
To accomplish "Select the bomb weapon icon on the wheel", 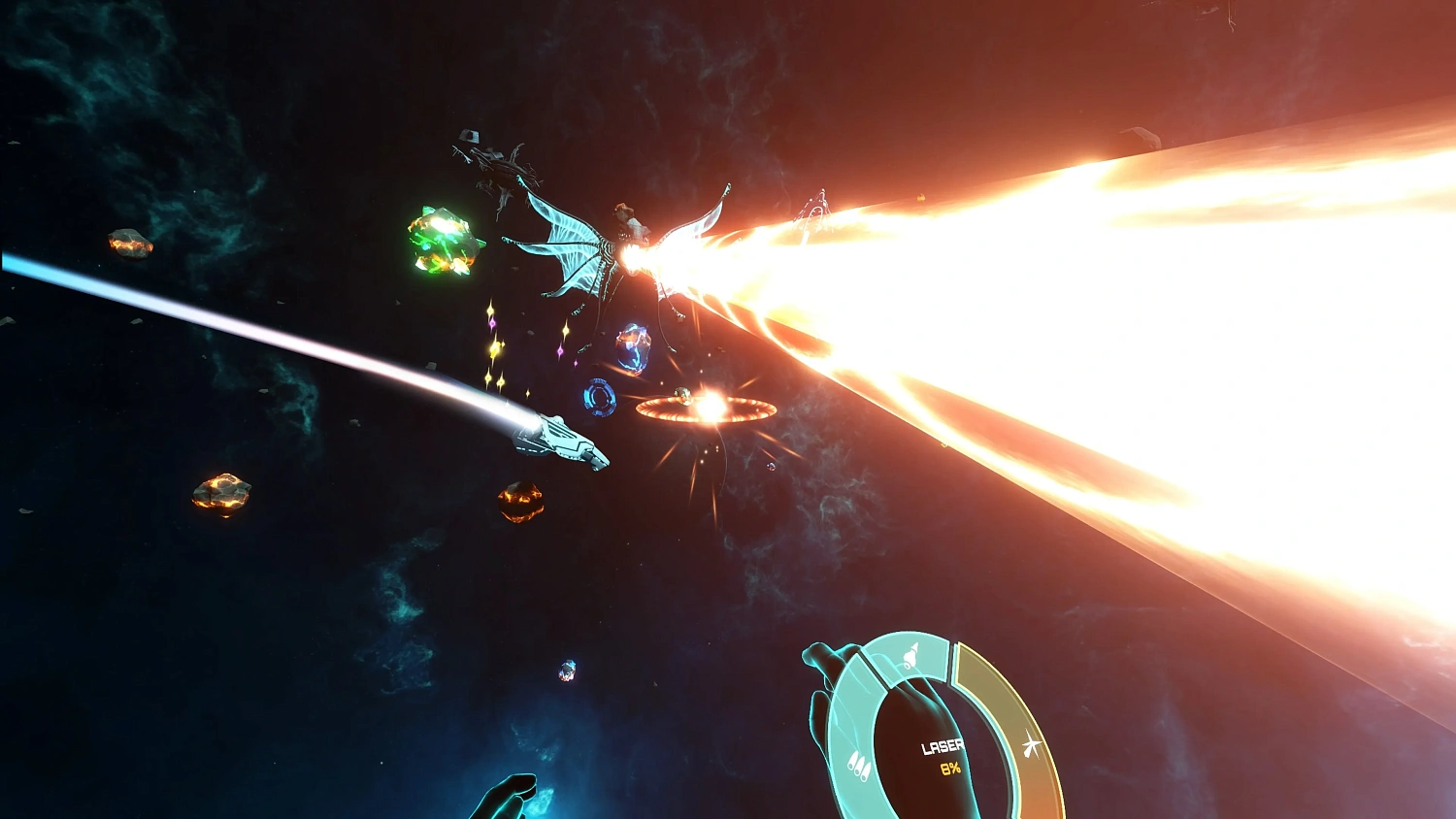I will (910, 656).
